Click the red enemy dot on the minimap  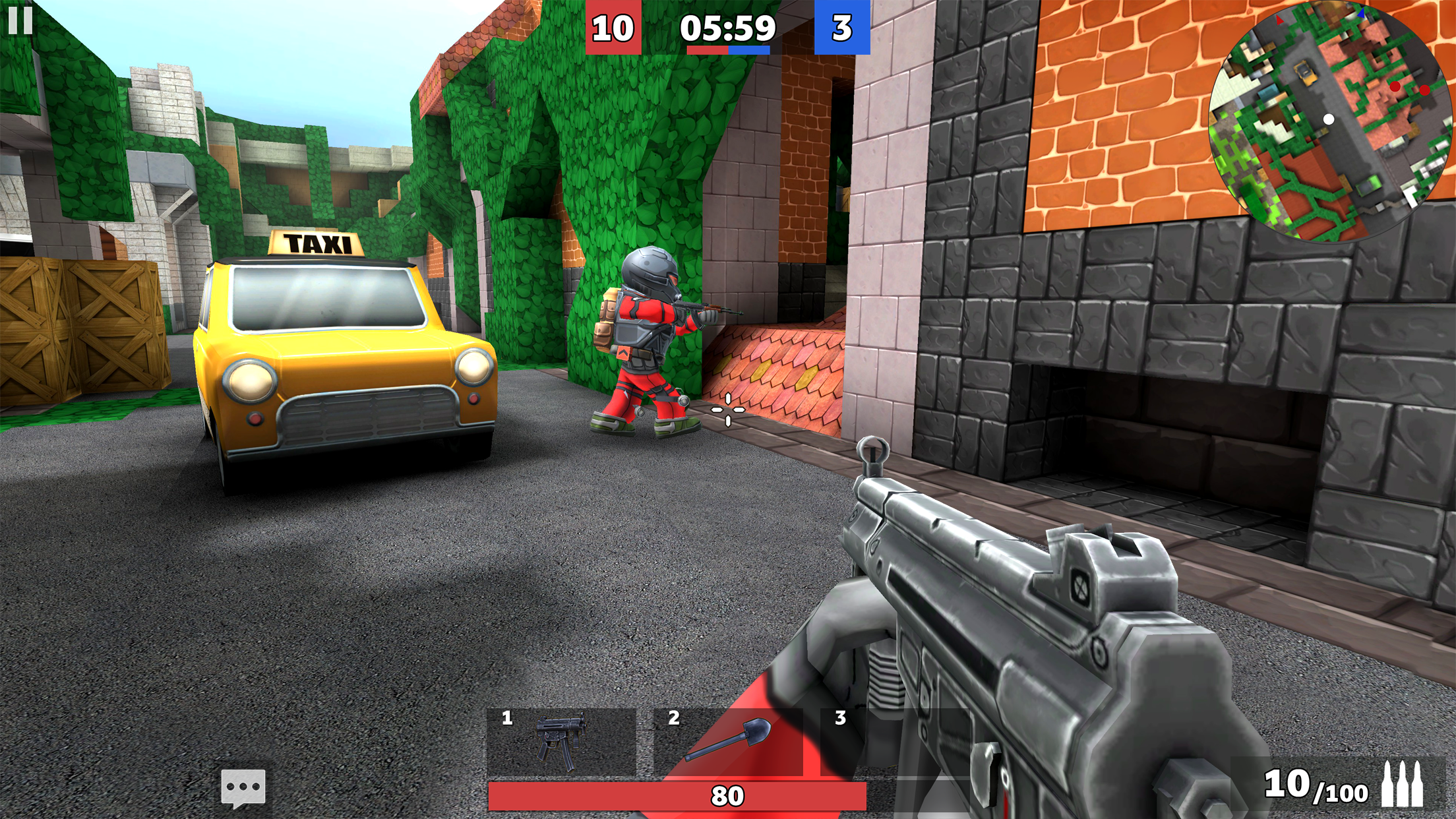coord(1395,87)
